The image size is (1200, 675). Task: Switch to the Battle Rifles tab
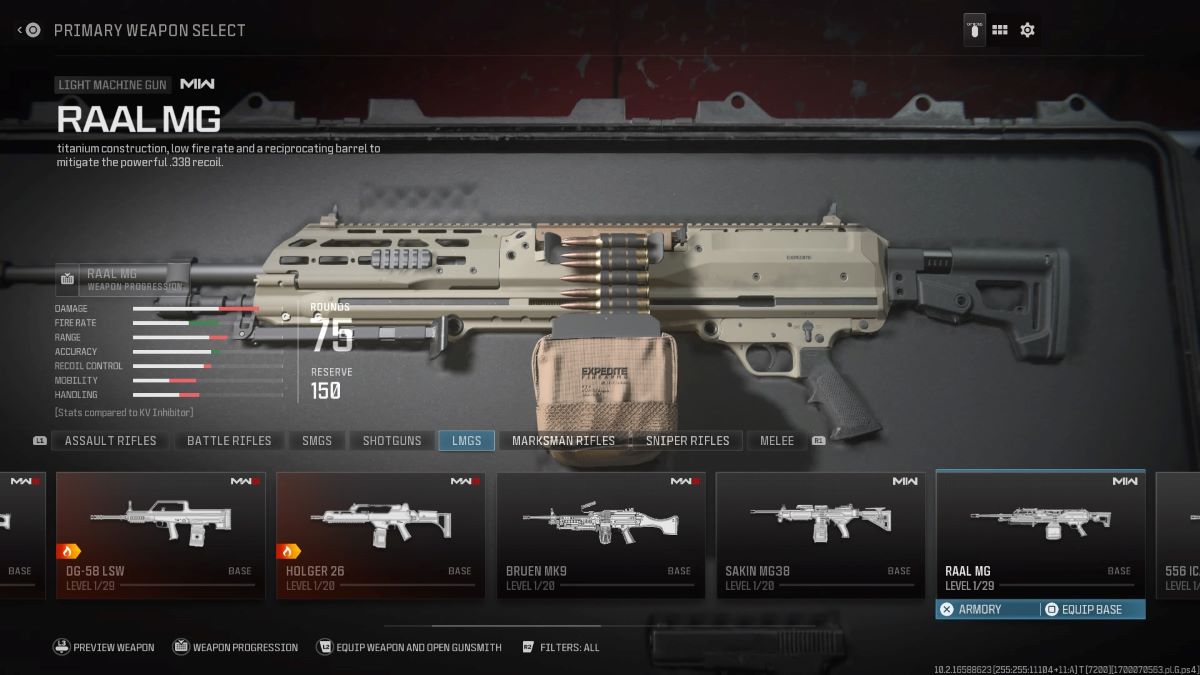(229, 440)
